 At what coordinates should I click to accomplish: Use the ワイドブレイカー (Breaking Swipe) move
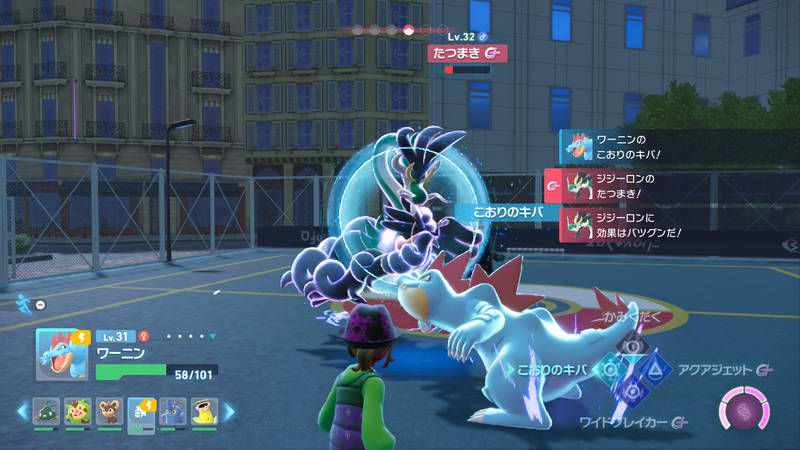pyautogui.click(x=633, y=393)
